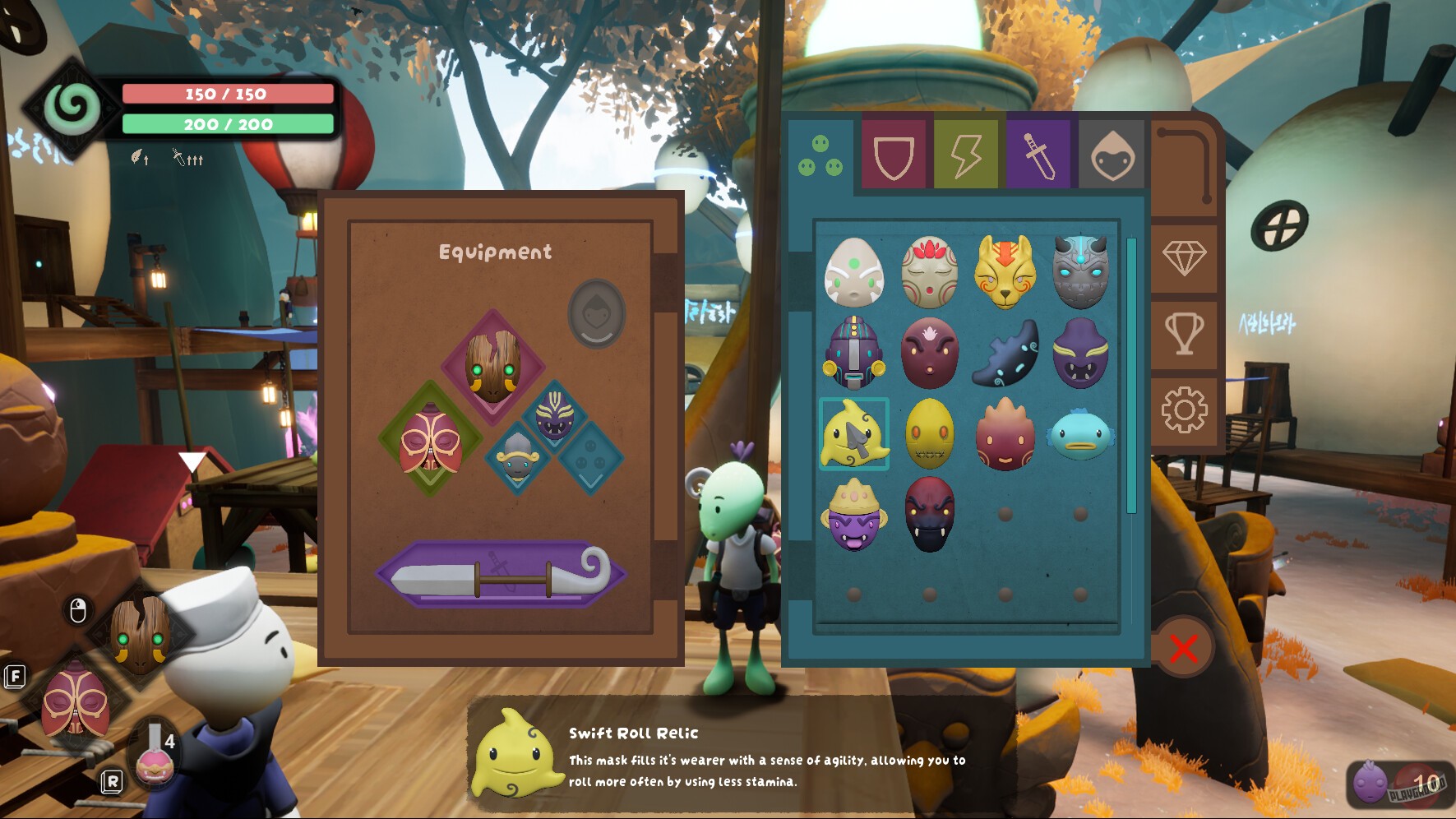1456x819 pixels.
Task: Switch to the shield tab
Action: pyautogui.click(x=894, y=155)
